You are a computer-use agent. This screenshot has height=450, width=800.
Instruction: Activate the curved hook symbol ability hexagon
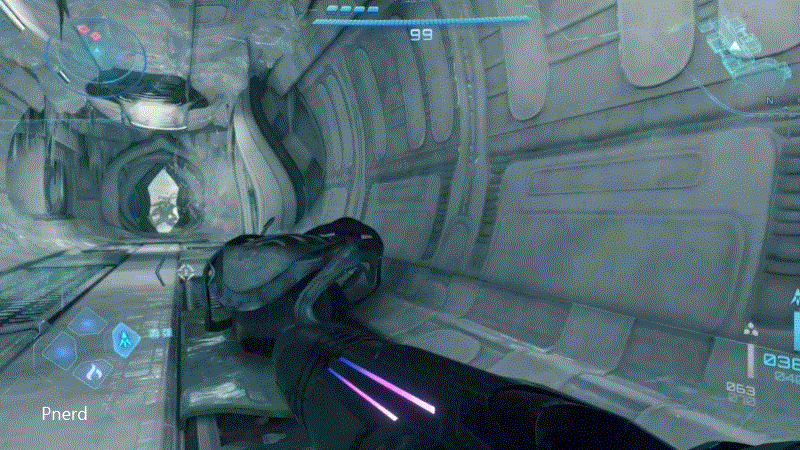95,372
